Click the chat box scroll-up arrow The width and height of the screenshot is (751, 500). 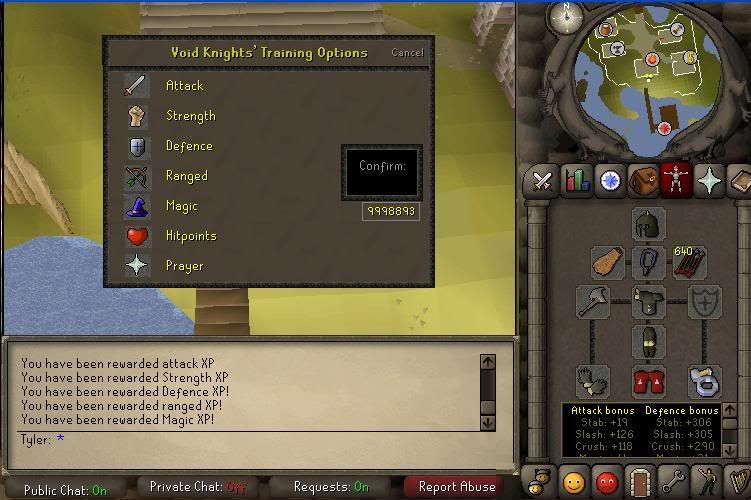pos(487,362)
